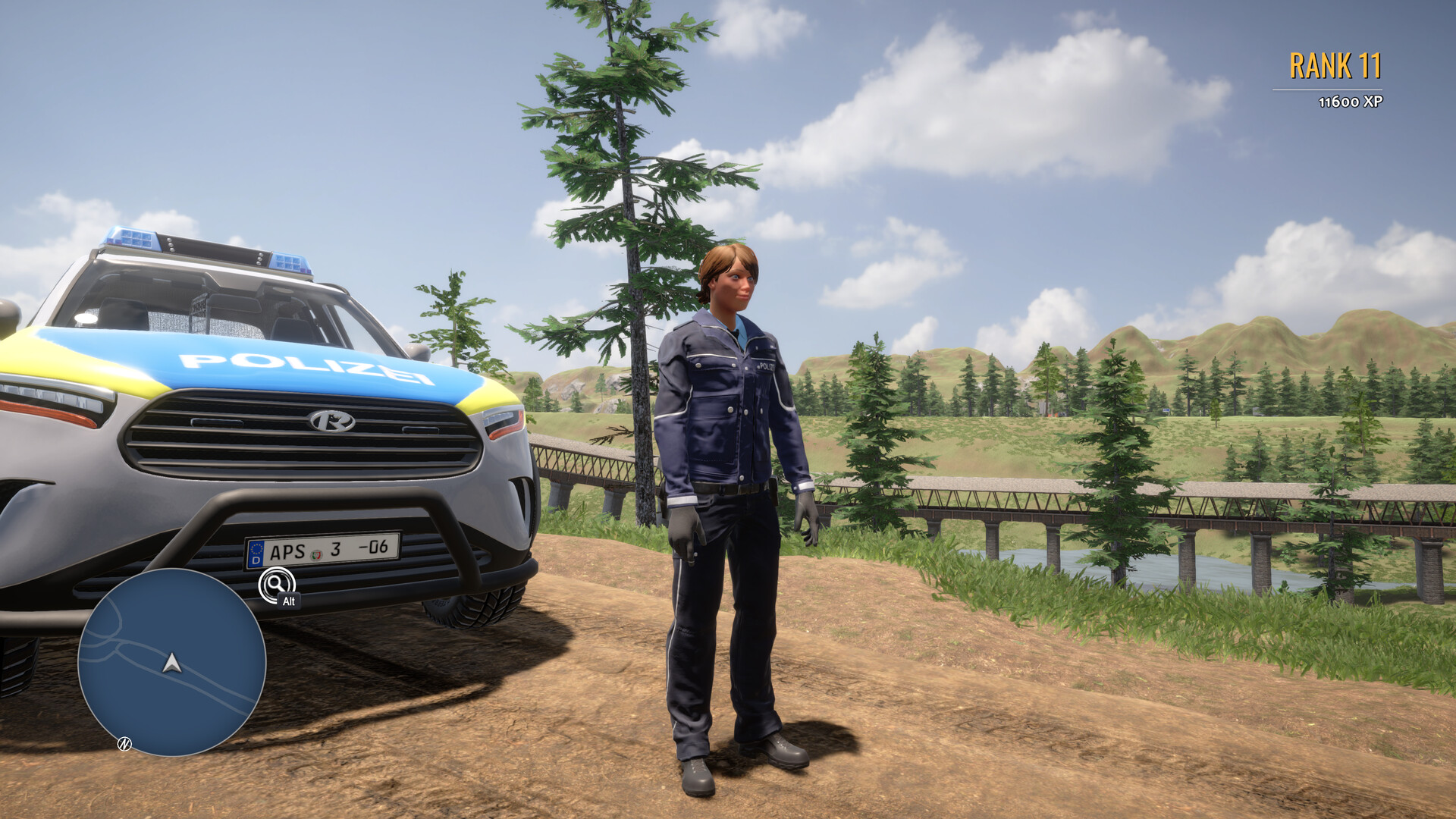Select the compass N marker on minimap

tap(124, 745)
